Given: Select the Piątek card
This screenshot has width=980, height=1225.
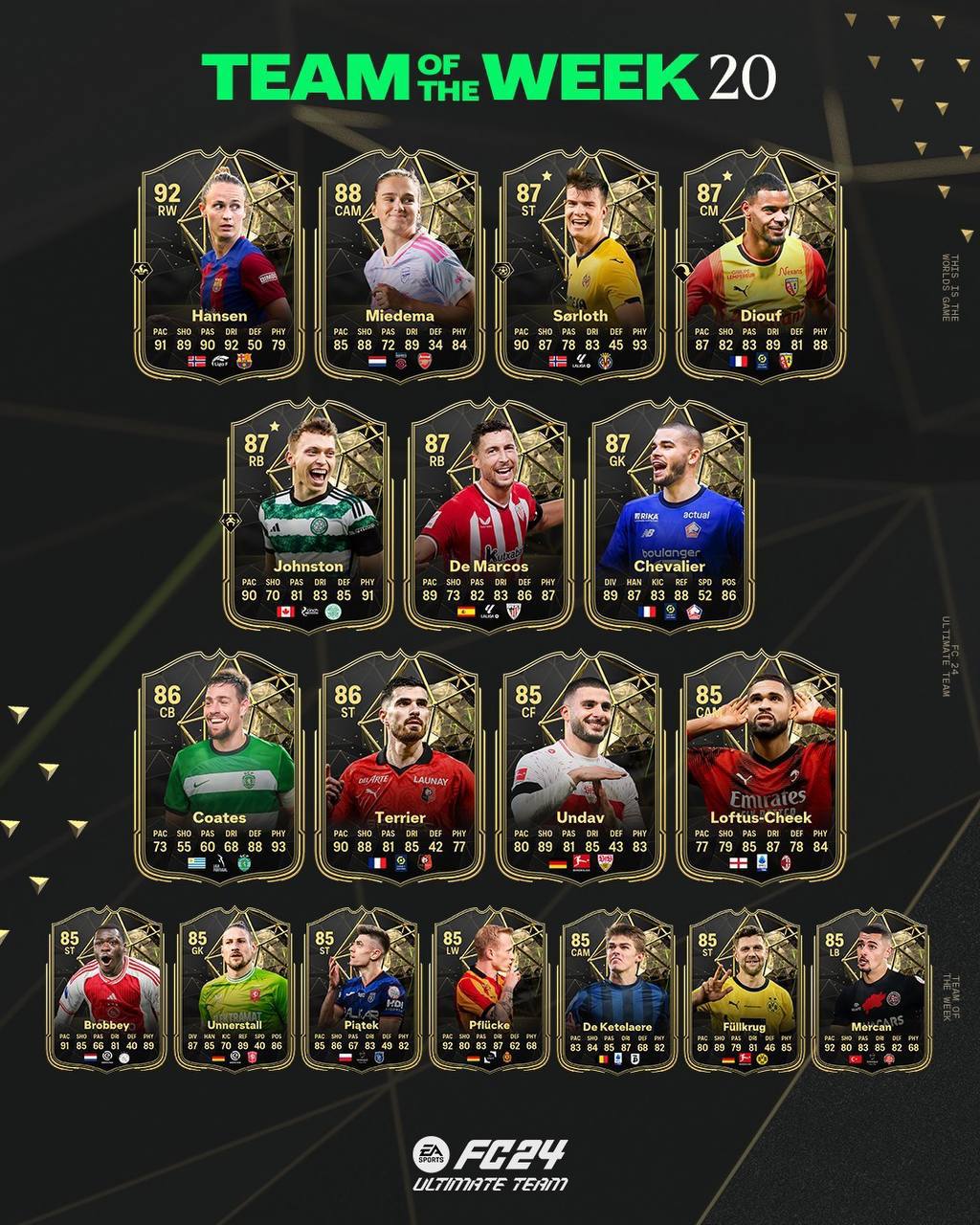Looking at the screenshot, I should pyautogui.click(x=362, y=991).
